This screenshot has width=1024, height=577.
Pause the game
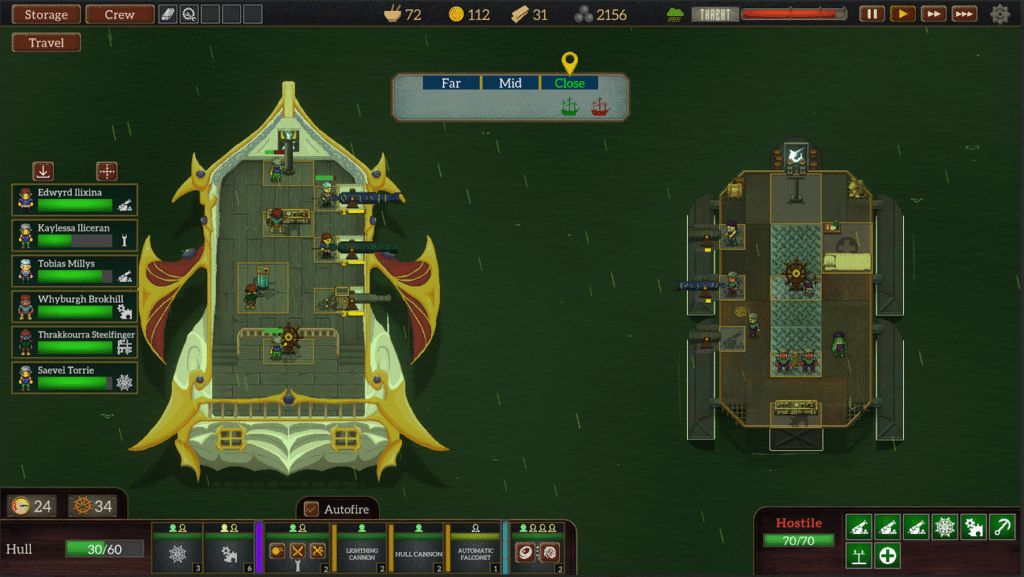[x=872, y=14]
